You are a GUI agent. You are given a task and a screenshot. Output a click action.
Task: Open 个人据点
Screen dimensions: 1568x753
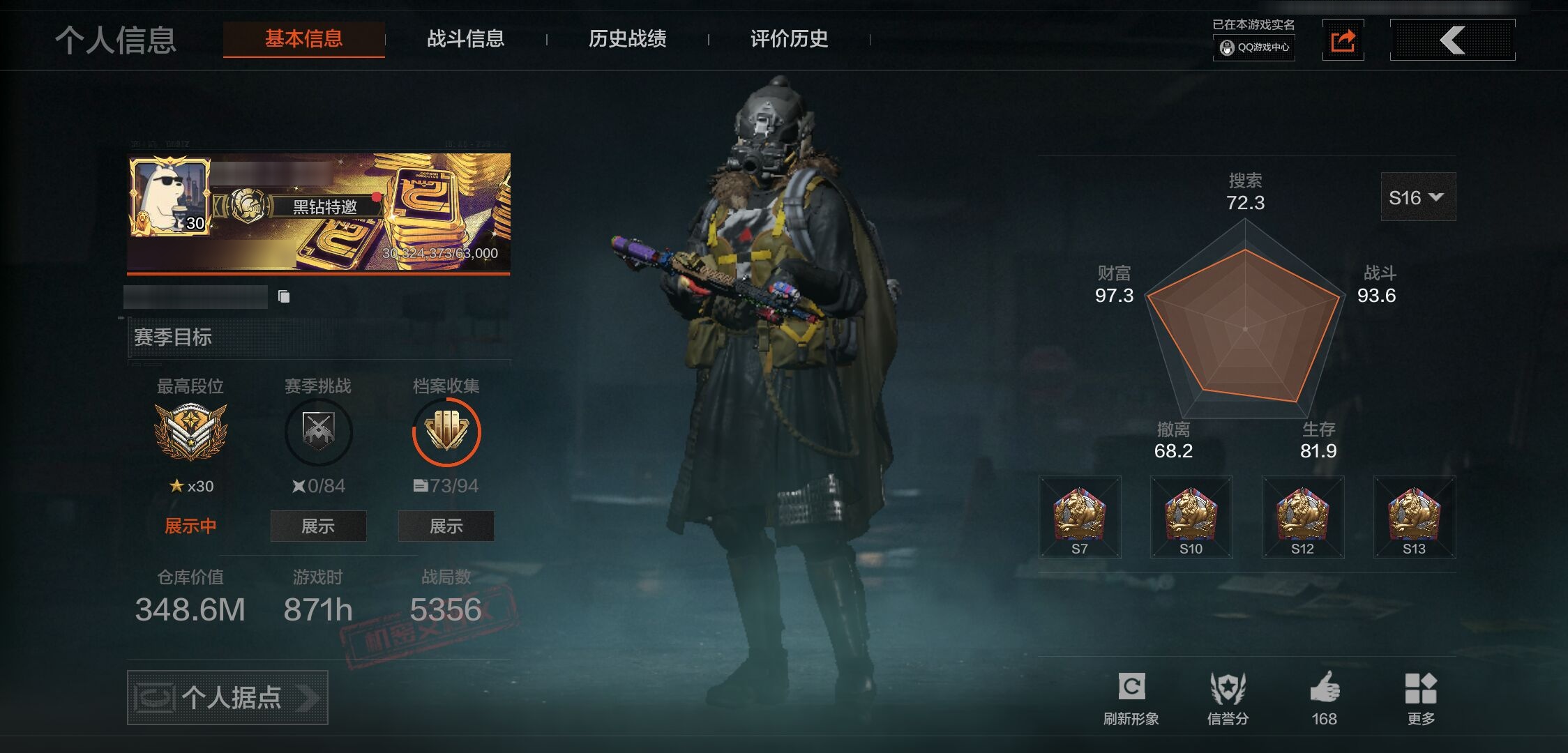pos(227,697)
